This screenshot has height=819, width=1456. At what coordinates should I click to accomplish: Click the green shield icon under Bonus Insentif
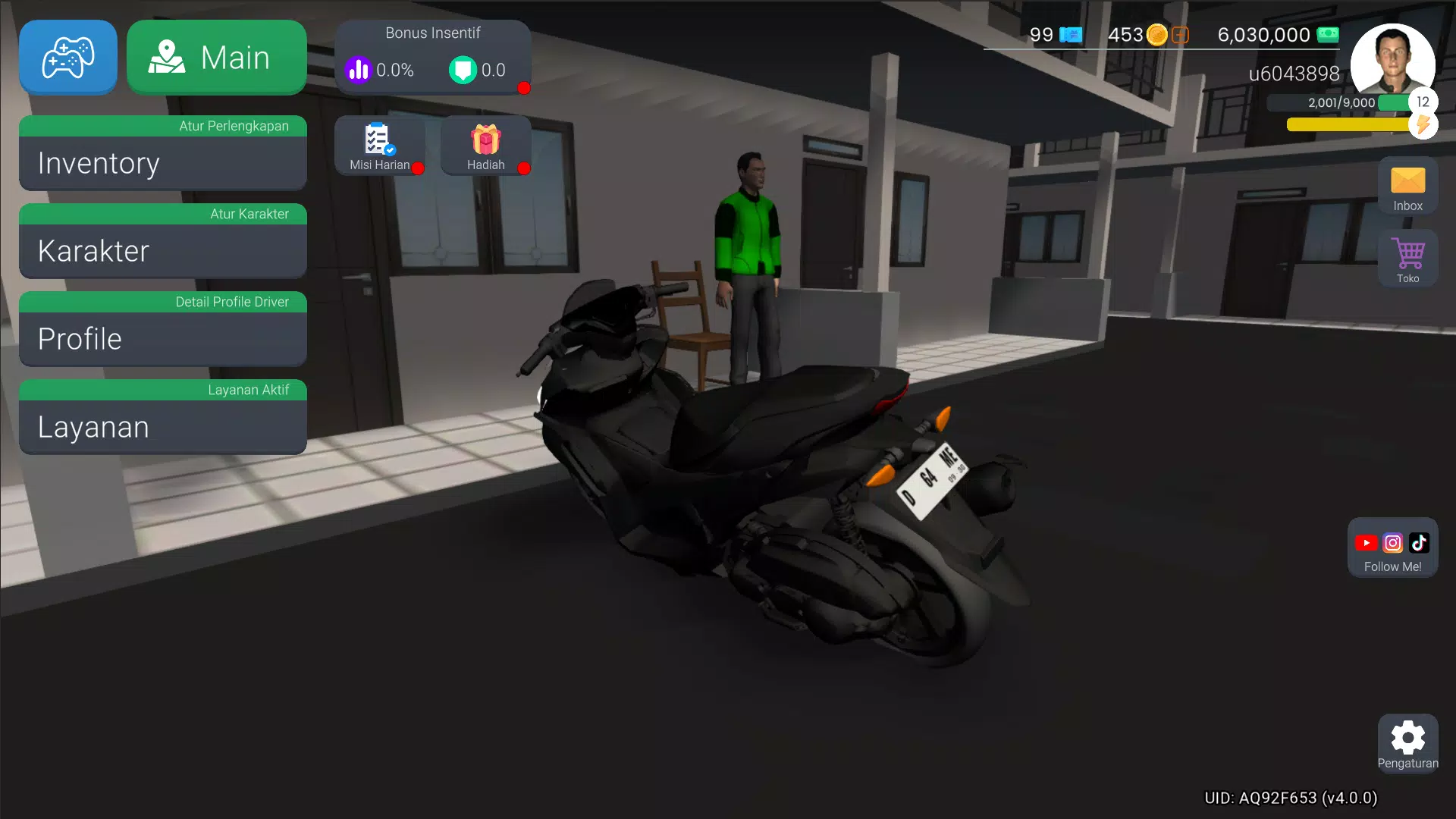465,70
